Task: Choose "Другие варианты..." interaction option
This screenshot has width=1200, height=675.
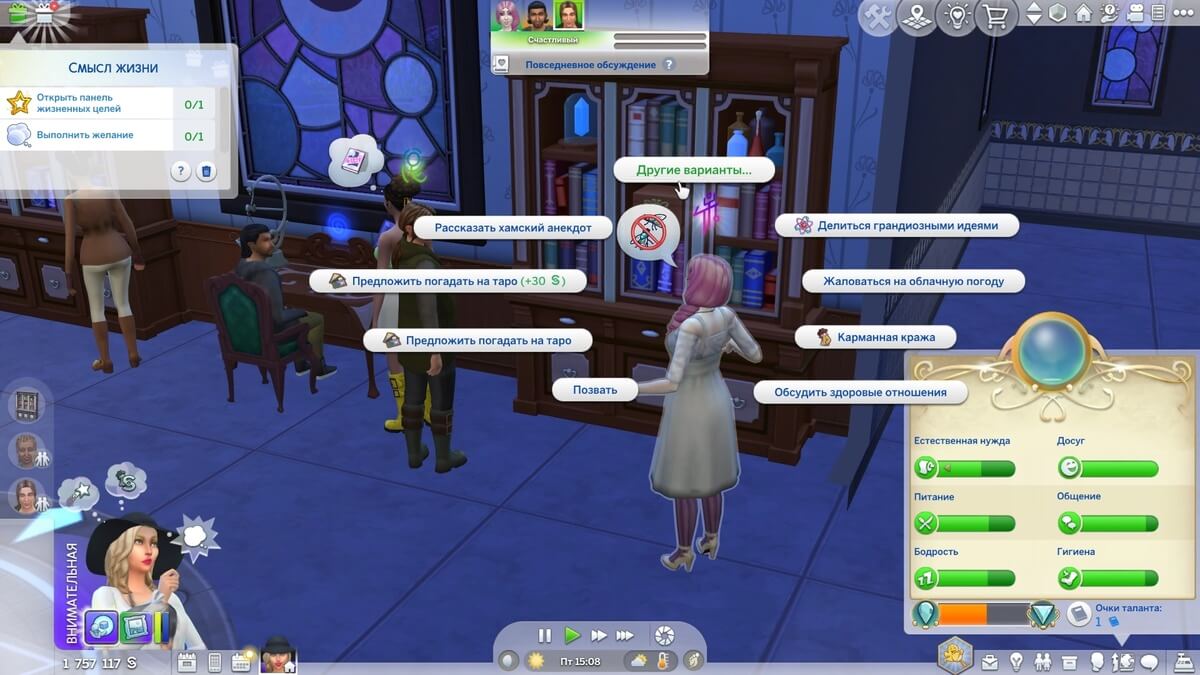Action: 694,170
